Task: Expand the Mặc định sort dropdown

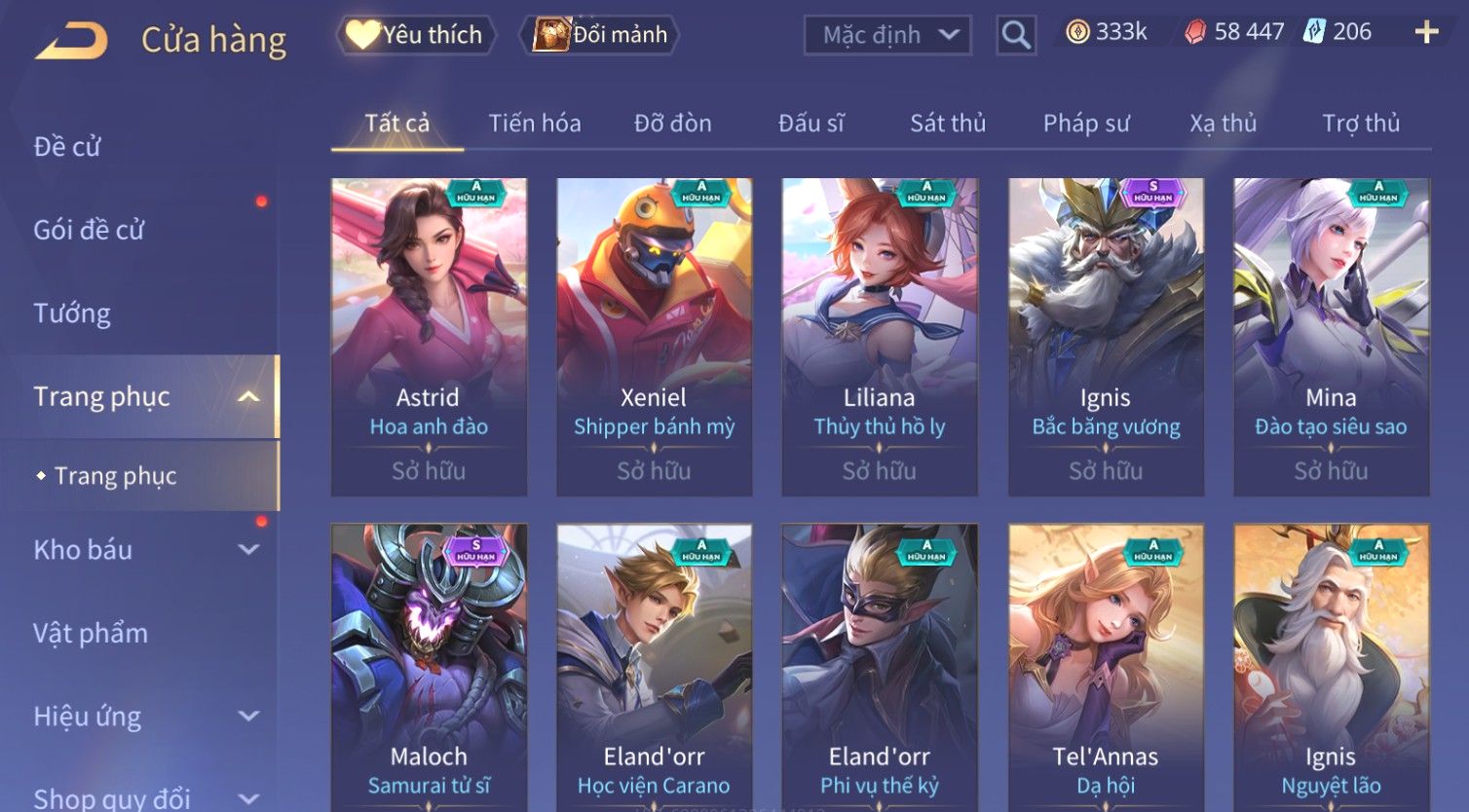Action: (887, 35)
